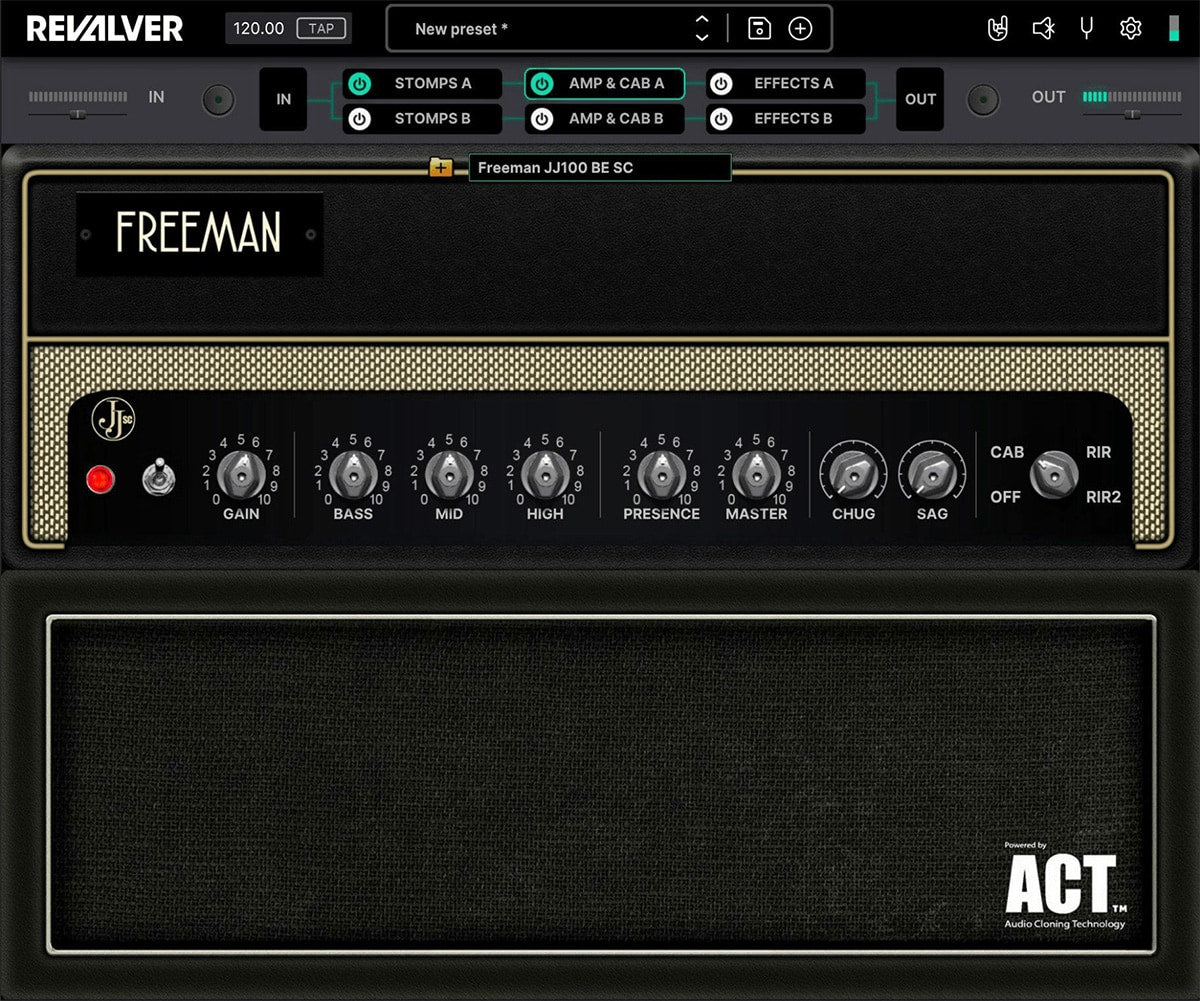
Task: Save the current preset
Action: [x=759, y=29]
